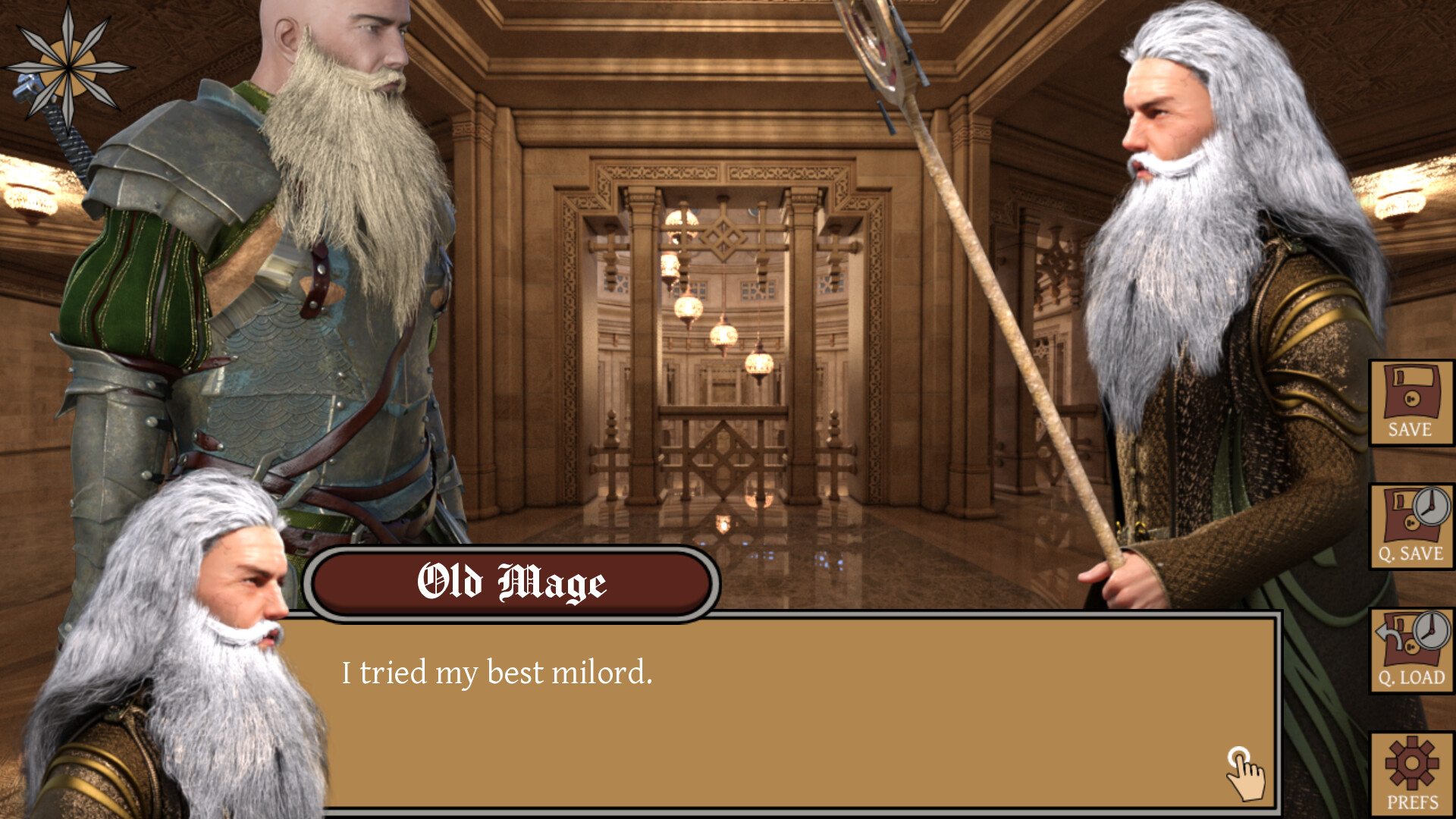Open the SAVE screen via floppy disk icon
This screenshot has width=1456, height=819.
click(x=1409, y=402)
